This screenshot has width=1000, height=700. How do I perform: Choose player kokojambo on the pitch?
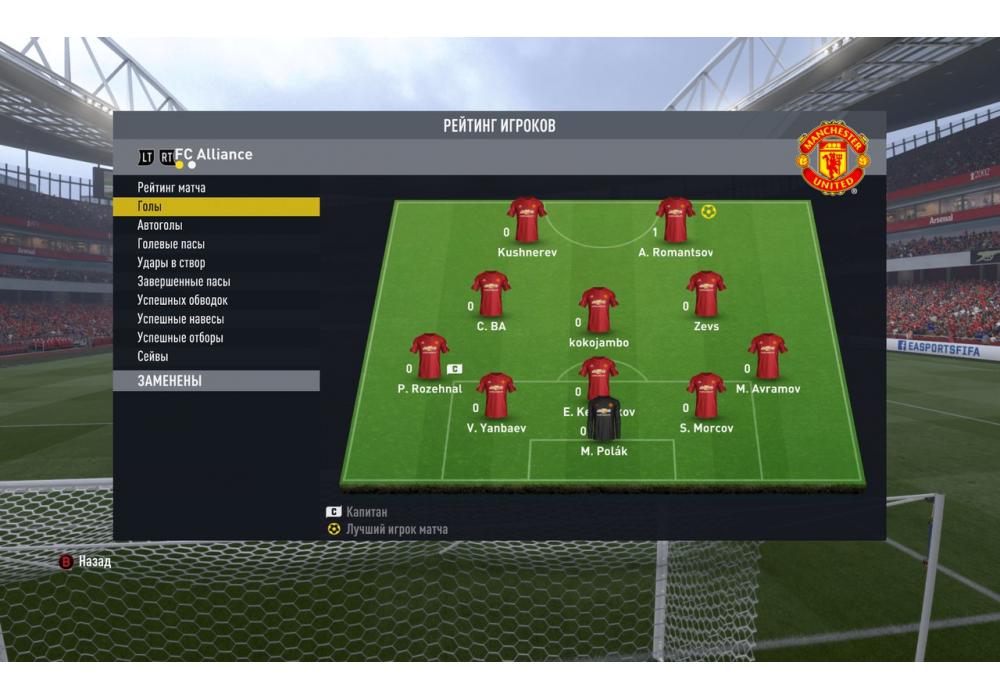coord(598,310)
